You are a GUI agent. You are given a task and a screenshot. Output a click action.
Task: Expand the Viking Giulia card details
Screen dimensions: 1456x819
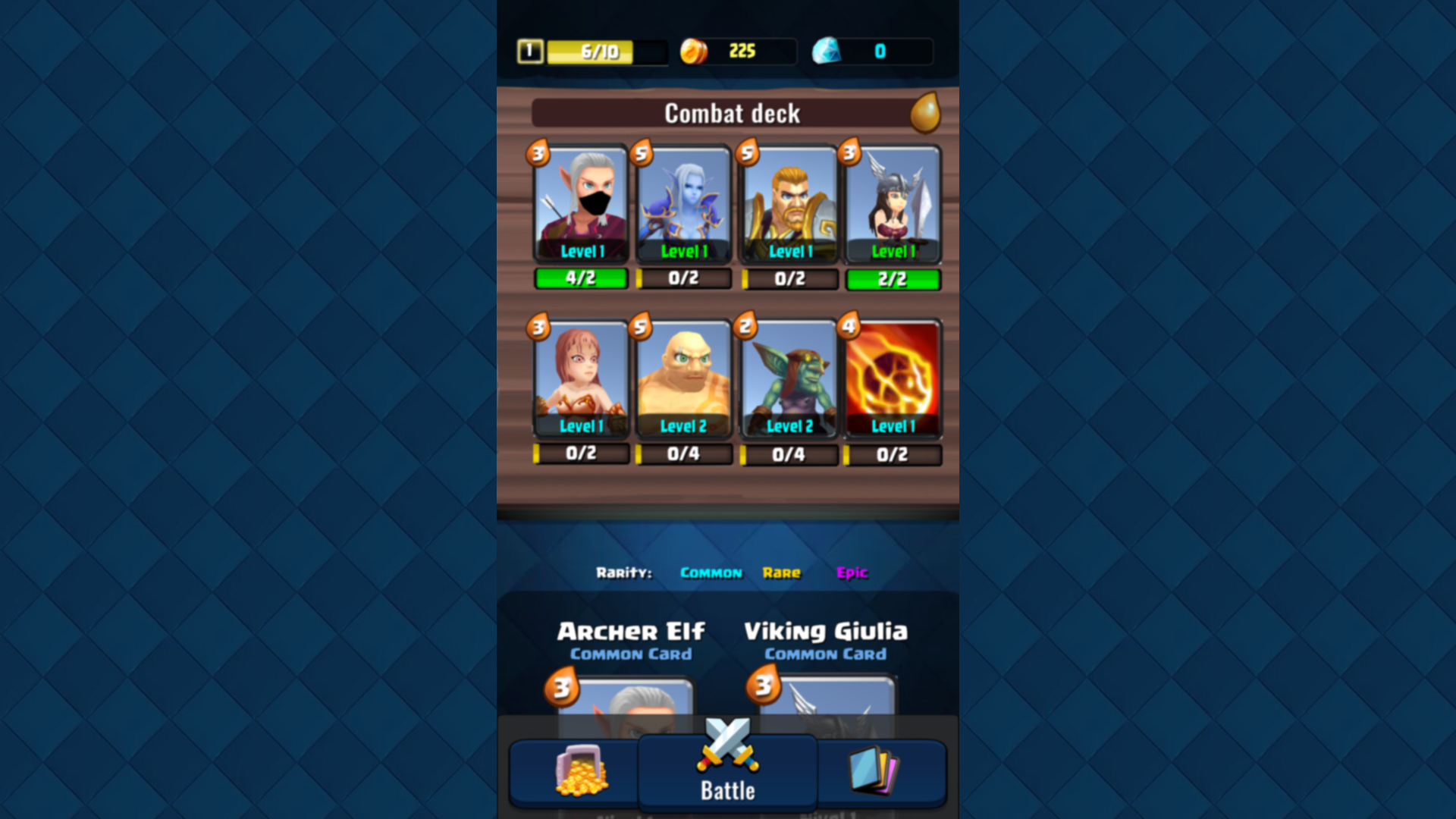click(827, 632)
